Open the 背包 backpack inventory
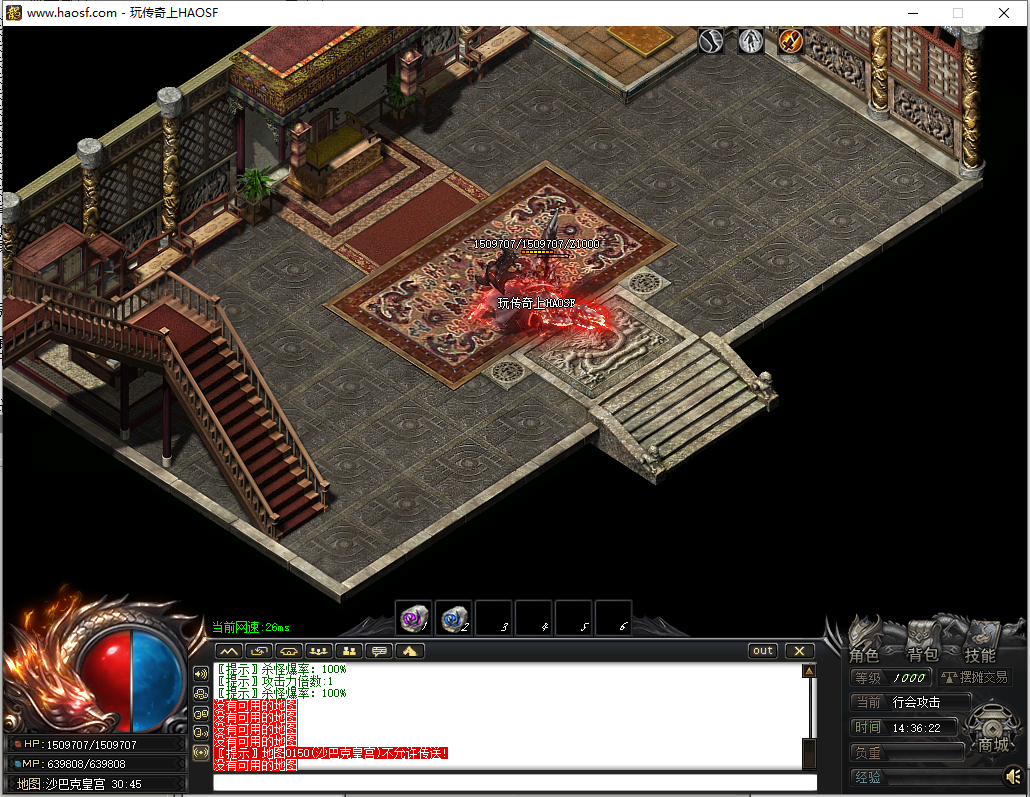Screen dimensions: 1030x797 pos(921,654)
